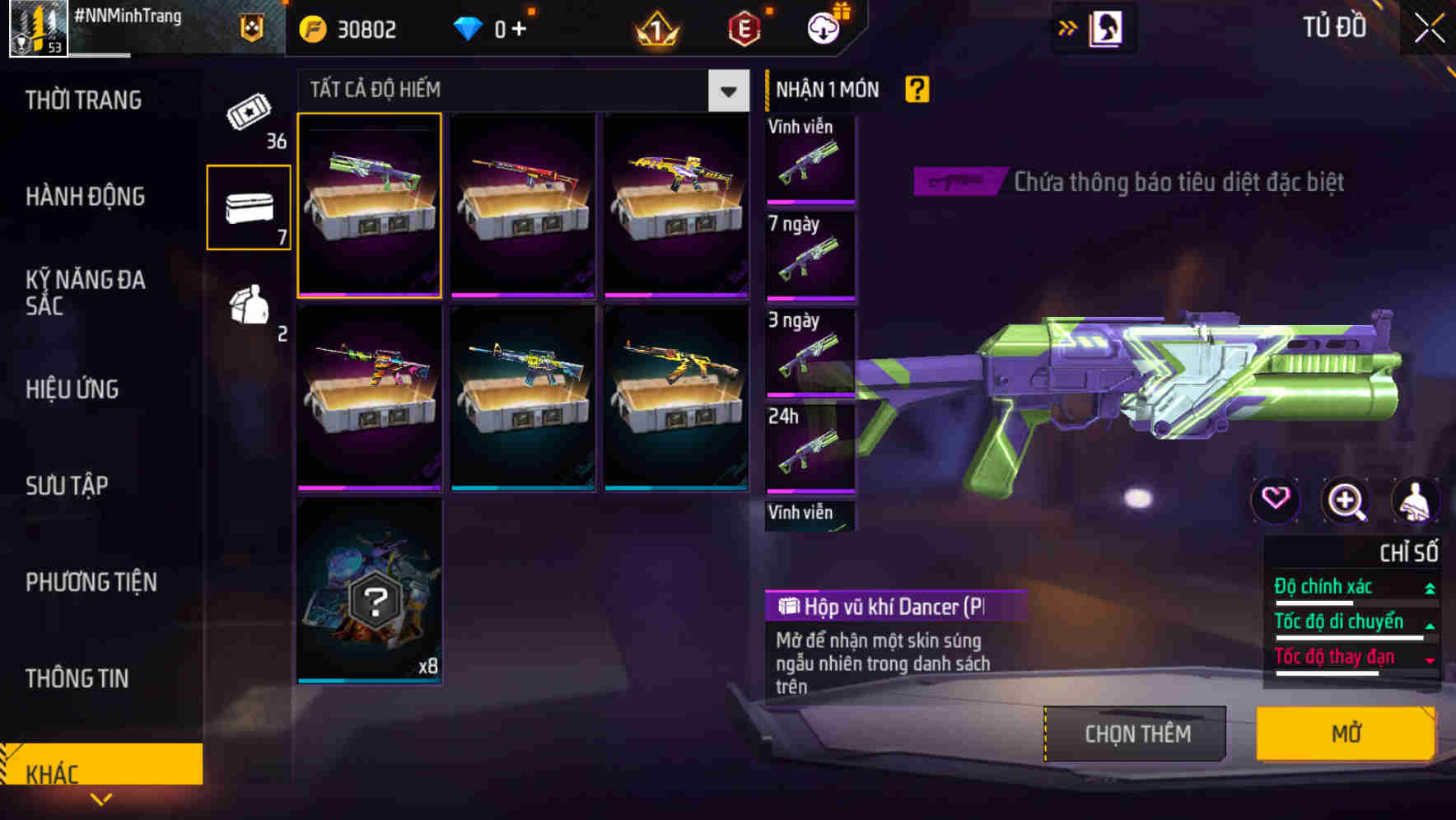1456x820 pixels.
Task: Zoom the weapon preview with the magnifier icon
Action: point(1346,501)
